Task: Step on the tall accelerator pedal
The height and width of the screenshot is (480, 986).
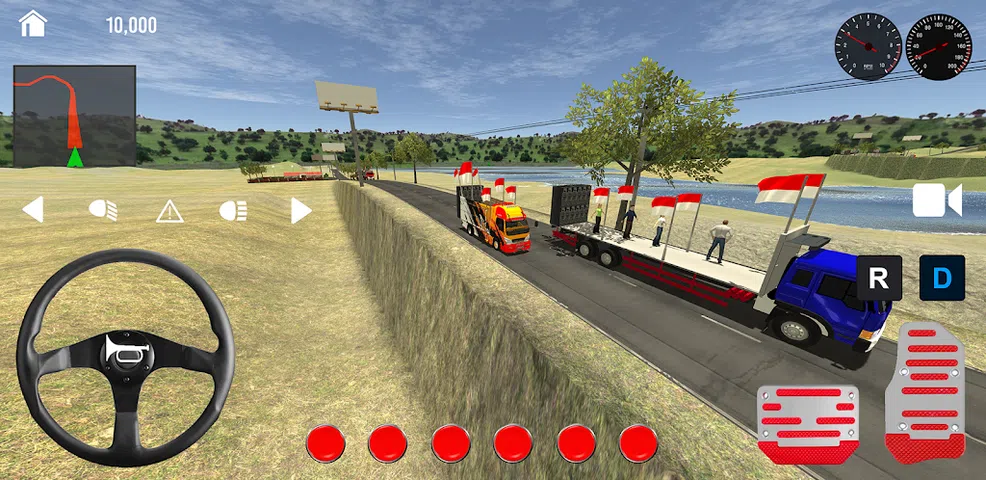Action: click(x=925, y=392)
